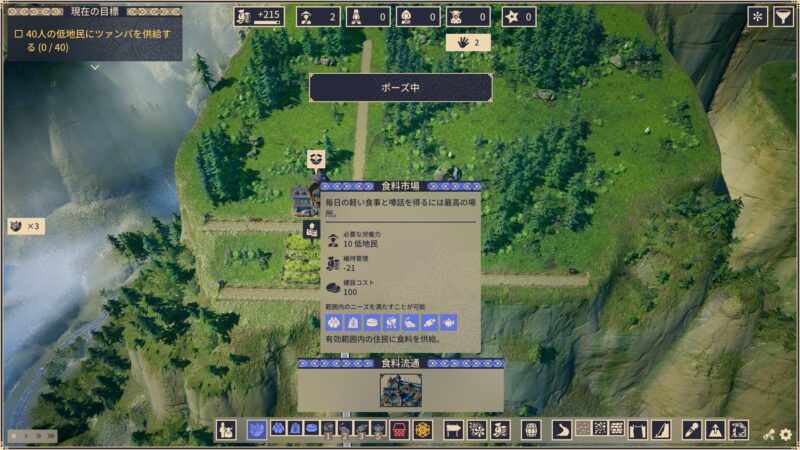Open the barrel storage category
The width and height of the screenshot is (800, 450).
(531, 430)
